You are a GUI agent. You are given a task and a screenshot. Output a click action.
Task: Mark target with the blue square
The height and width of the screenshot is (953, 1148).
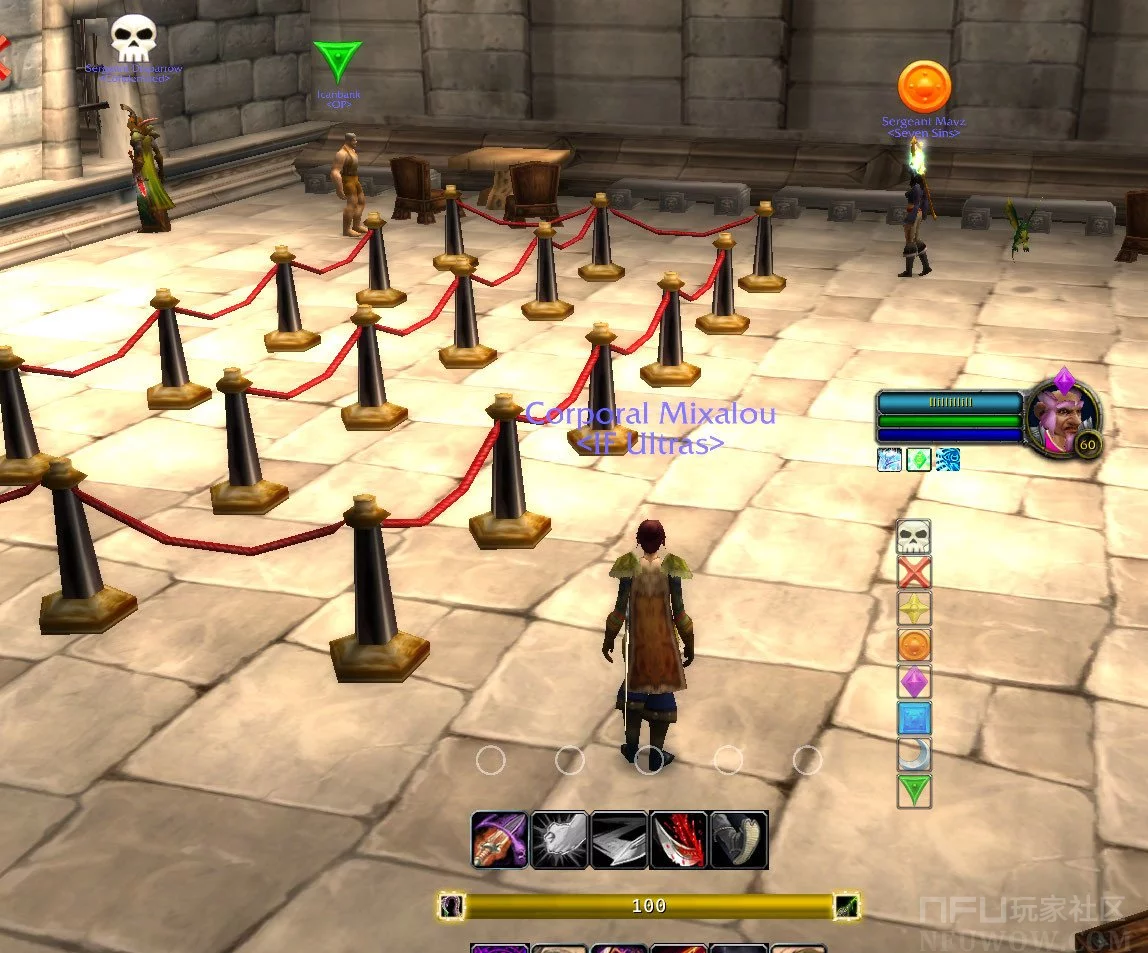click(914, 719)
